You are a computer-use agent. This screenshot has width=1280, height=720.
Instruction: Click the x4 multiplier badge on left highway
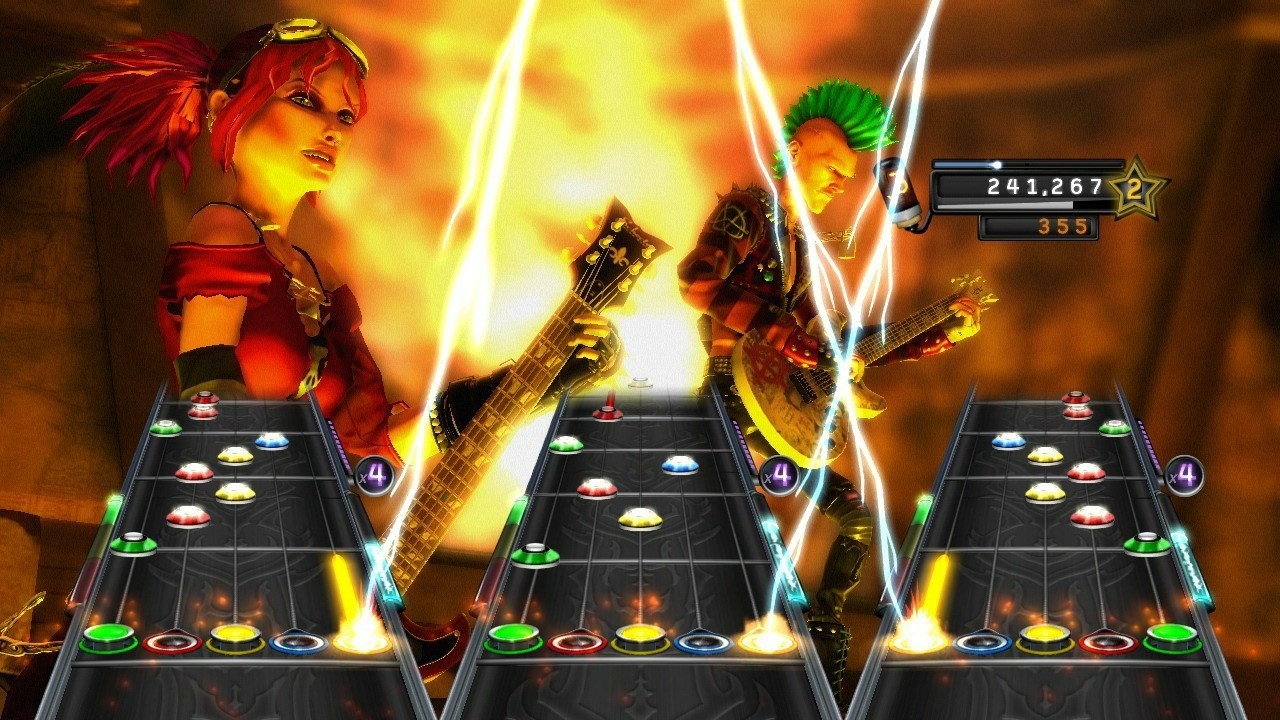[376, 472]
